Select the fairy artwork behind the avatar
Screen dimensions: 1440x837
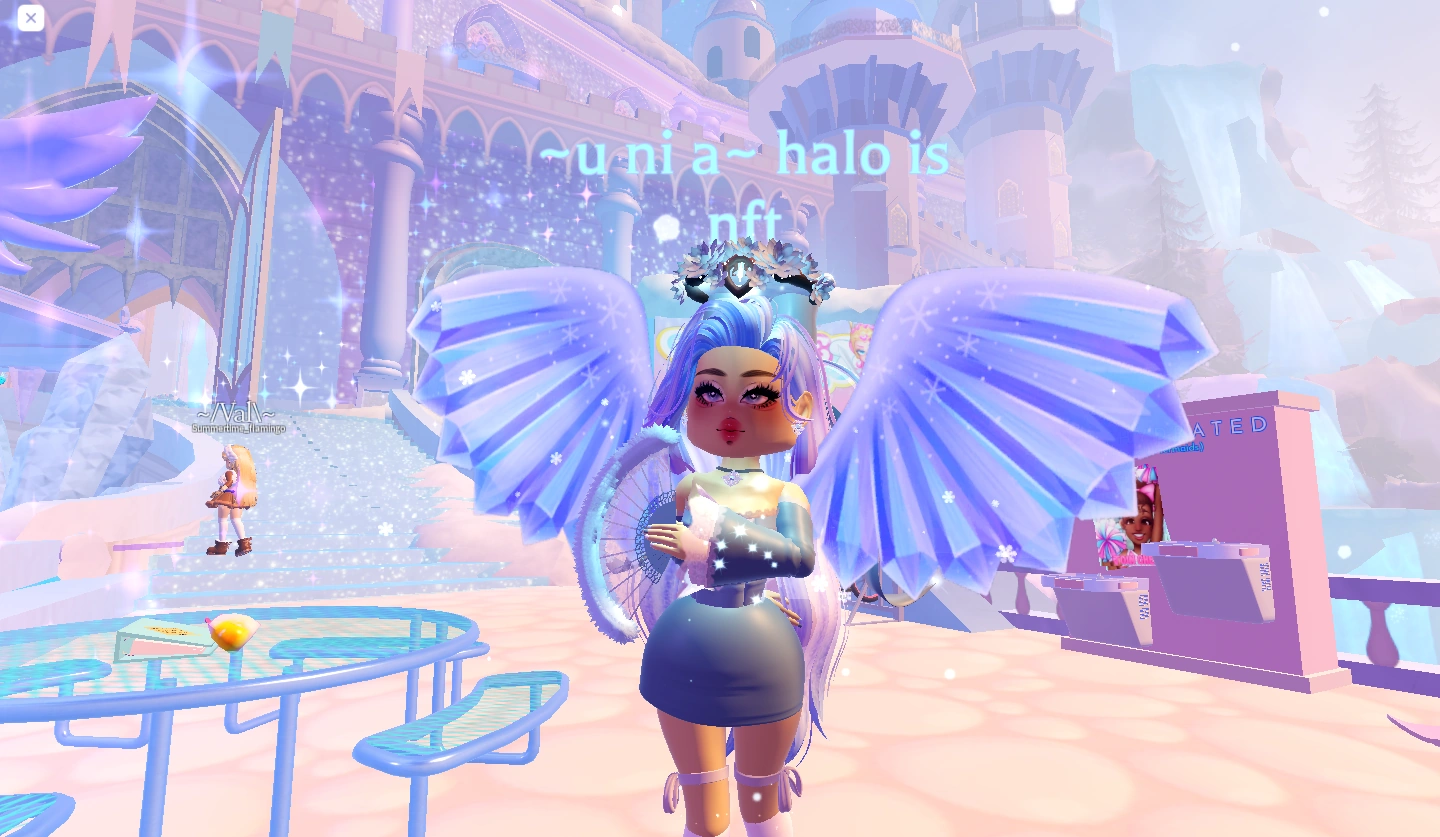[860, 345]
